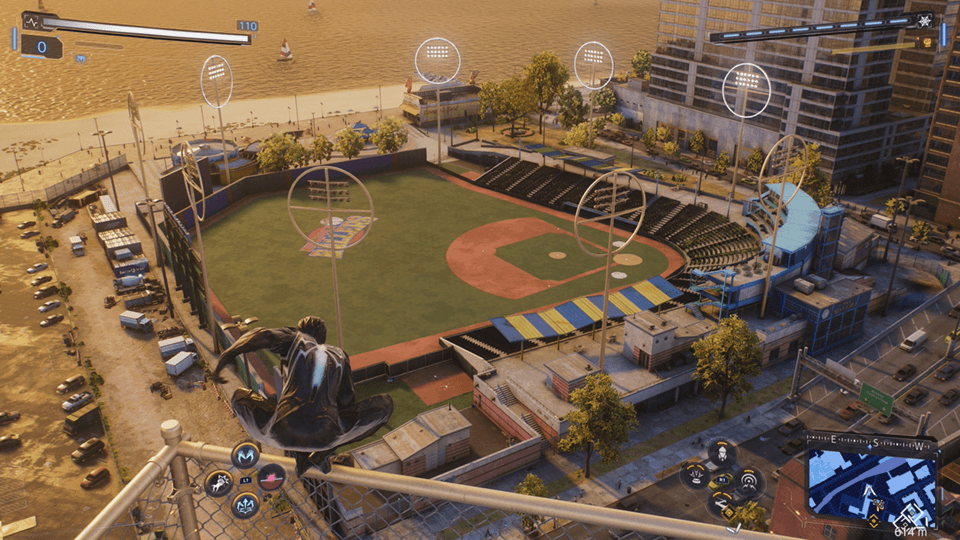This screenshot has height=540, width=960.
Task: Choose the left burst gadget icon
Action: pos(695,476)
